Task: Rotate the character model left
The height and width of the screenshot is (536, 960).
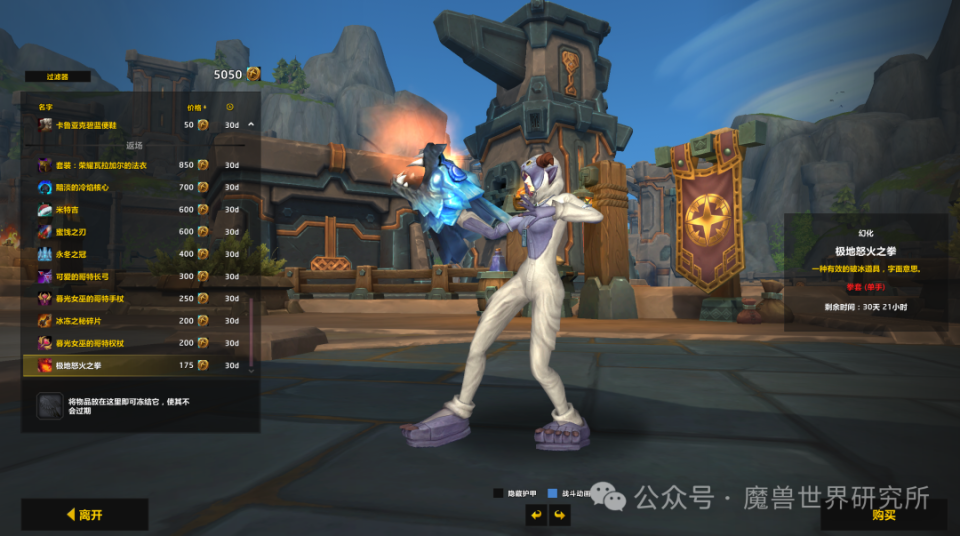Action: [536, 515]
